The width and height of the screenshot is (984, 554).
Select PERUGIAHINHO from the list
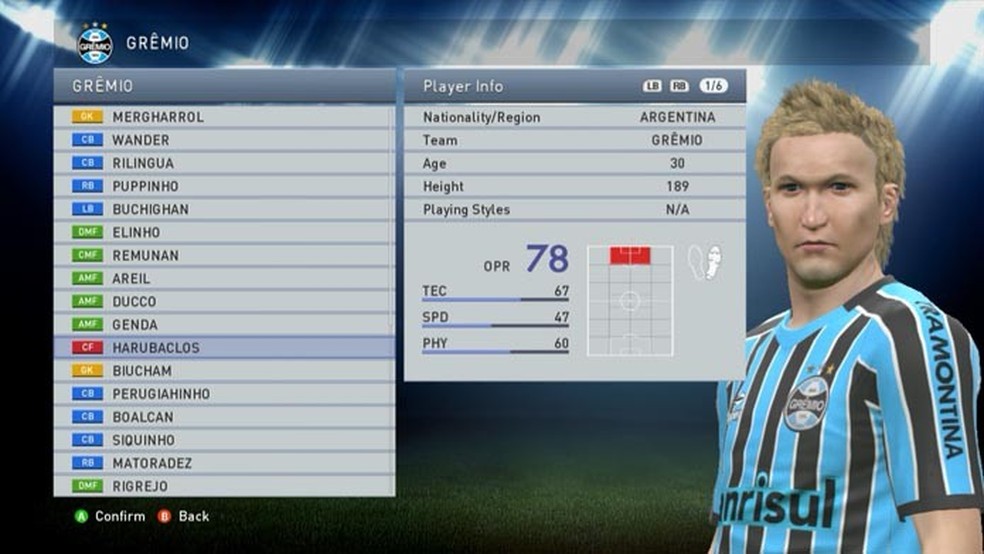pyautogui.click(x=161, y=394)
